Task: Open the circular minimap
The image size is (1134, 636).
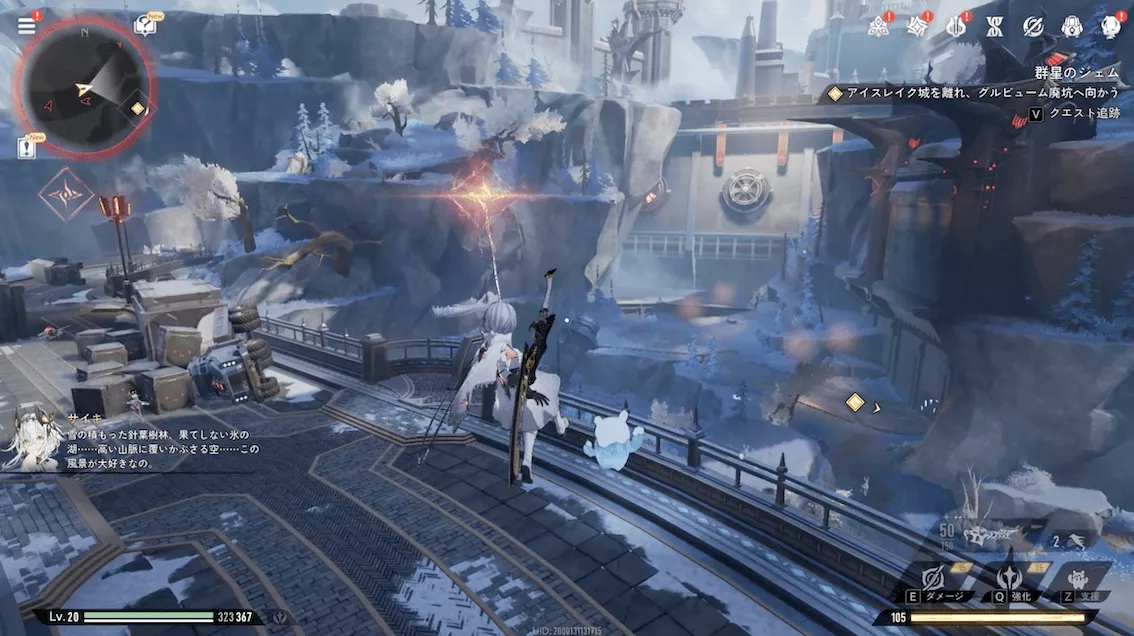Action: [86, 84]
